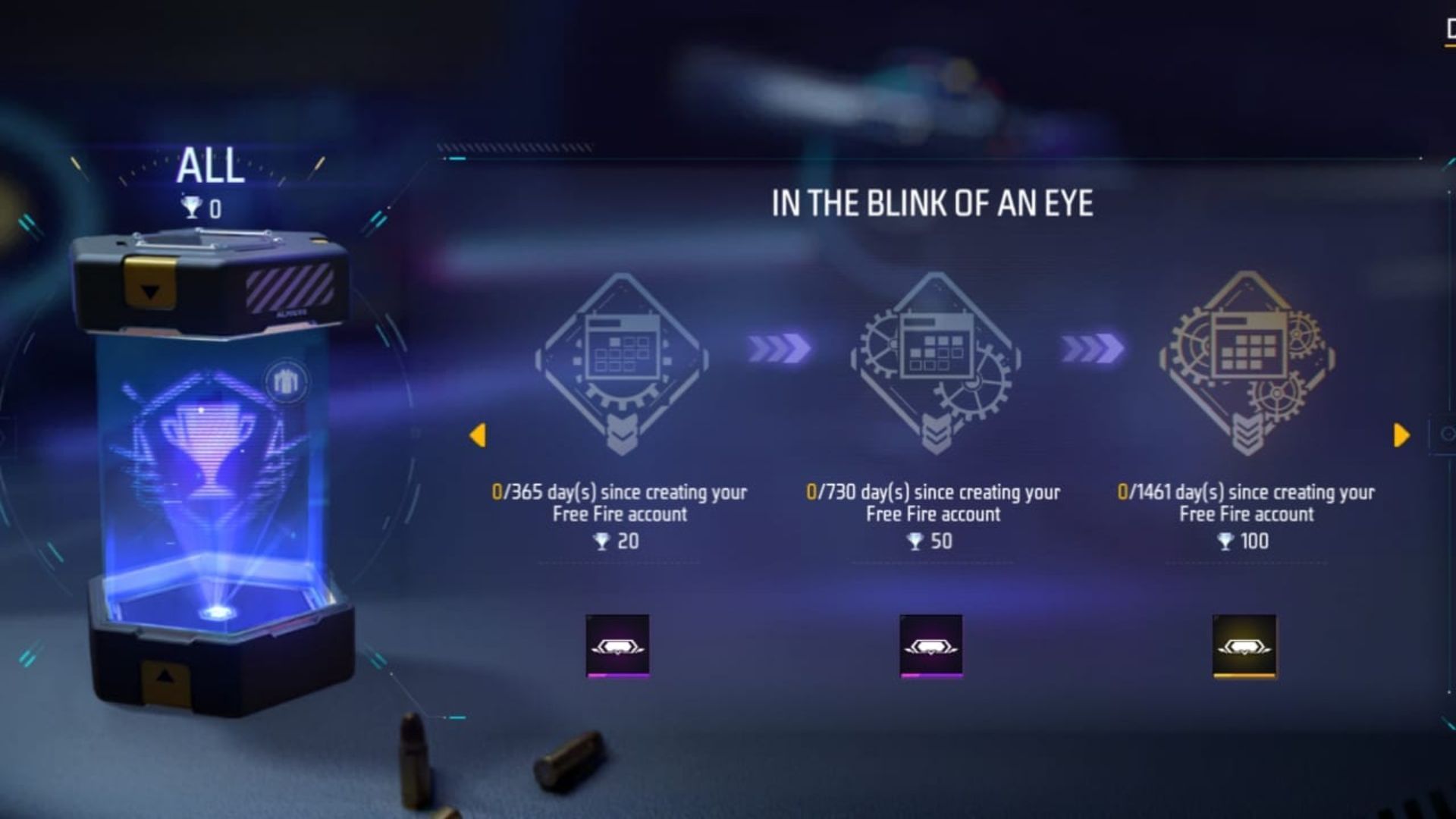Click the trophy icon beside the 50 points
Screen dimensions: 1456x819
click(x=917, y=541)
